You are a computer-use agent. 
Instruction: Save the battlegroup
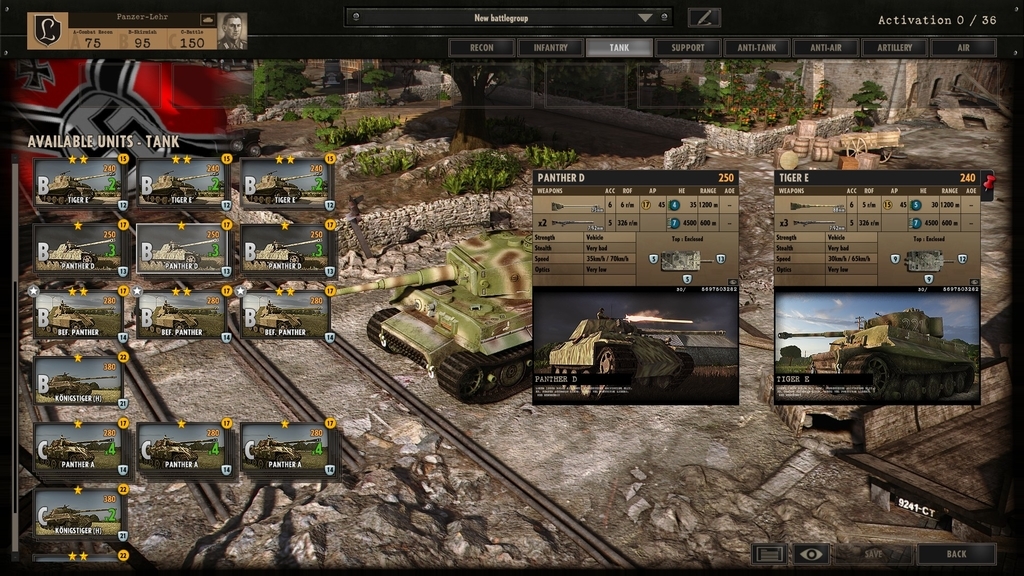click(x=873, y=554)
